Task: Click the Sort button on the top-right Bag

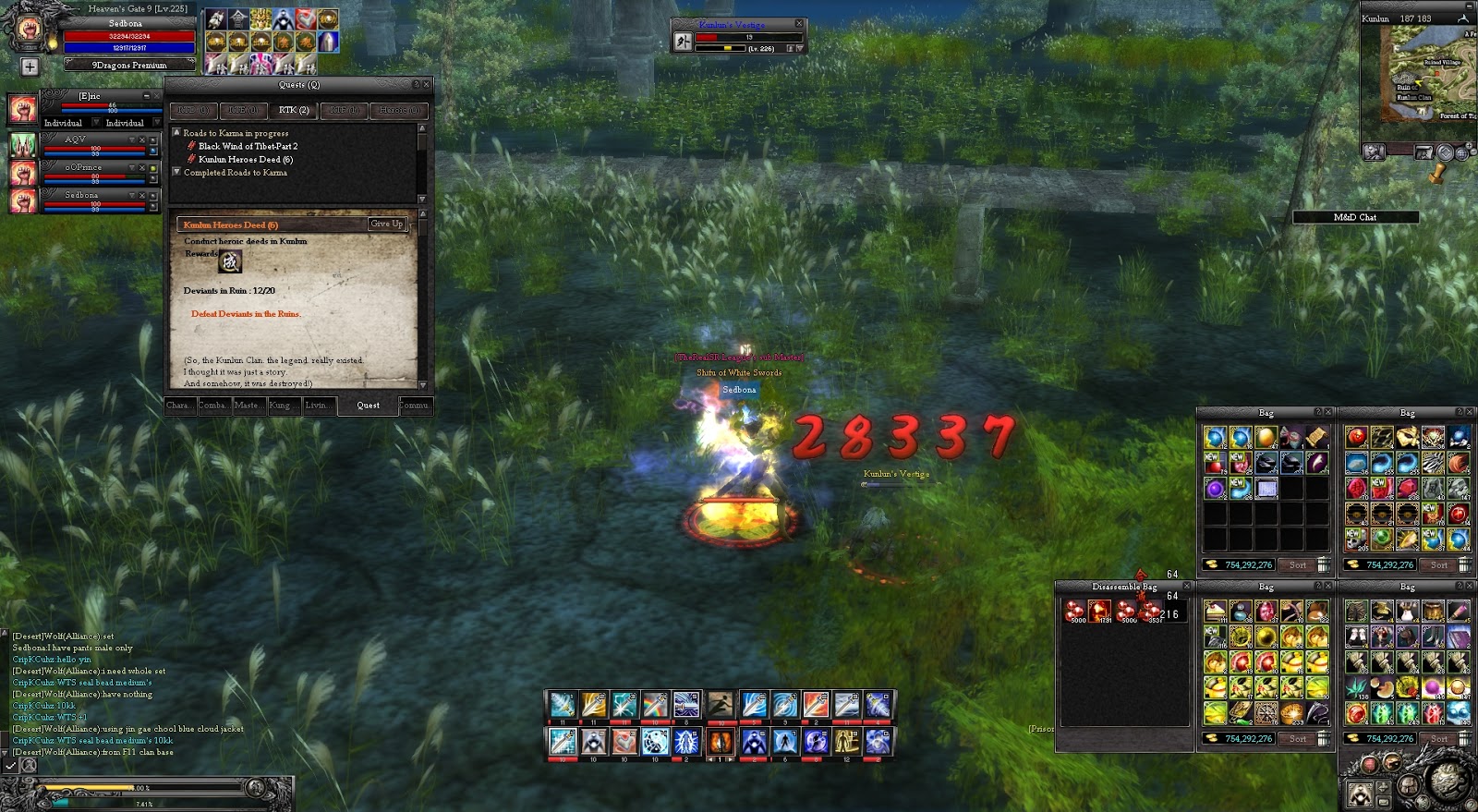Action: coord(1438,564)
